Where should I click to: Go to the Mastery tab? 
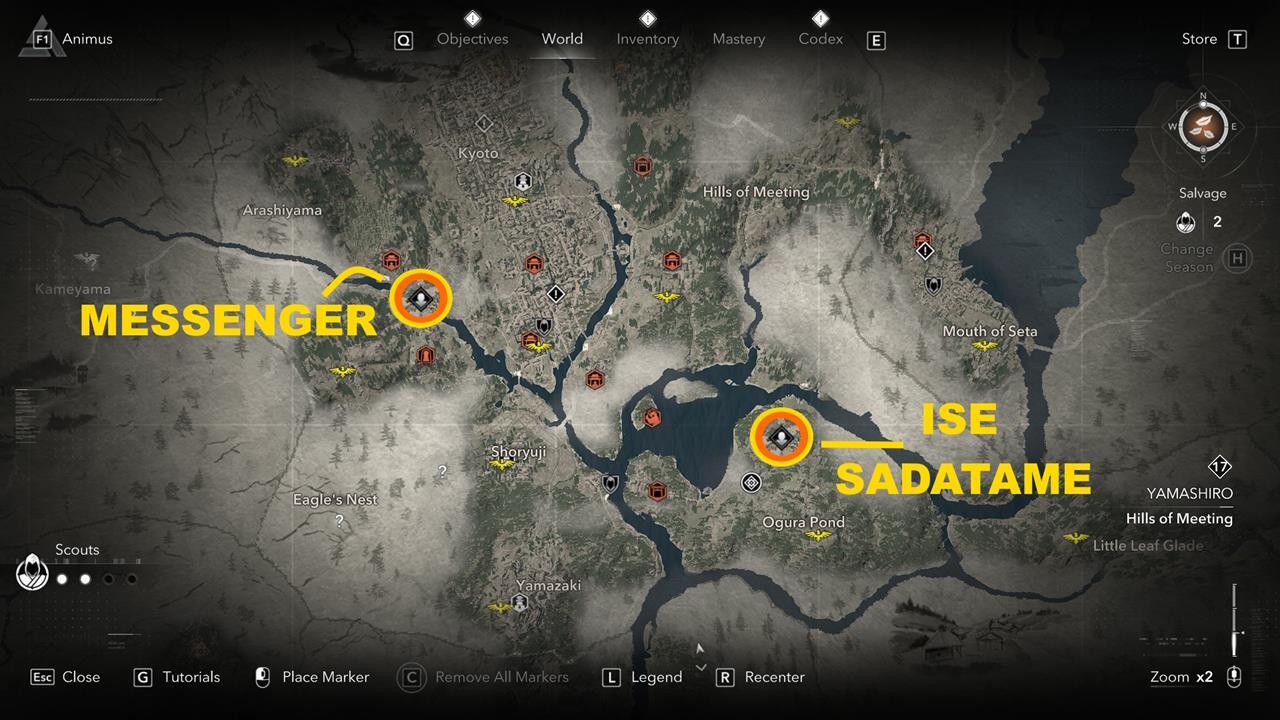click(x=738, y=39)
